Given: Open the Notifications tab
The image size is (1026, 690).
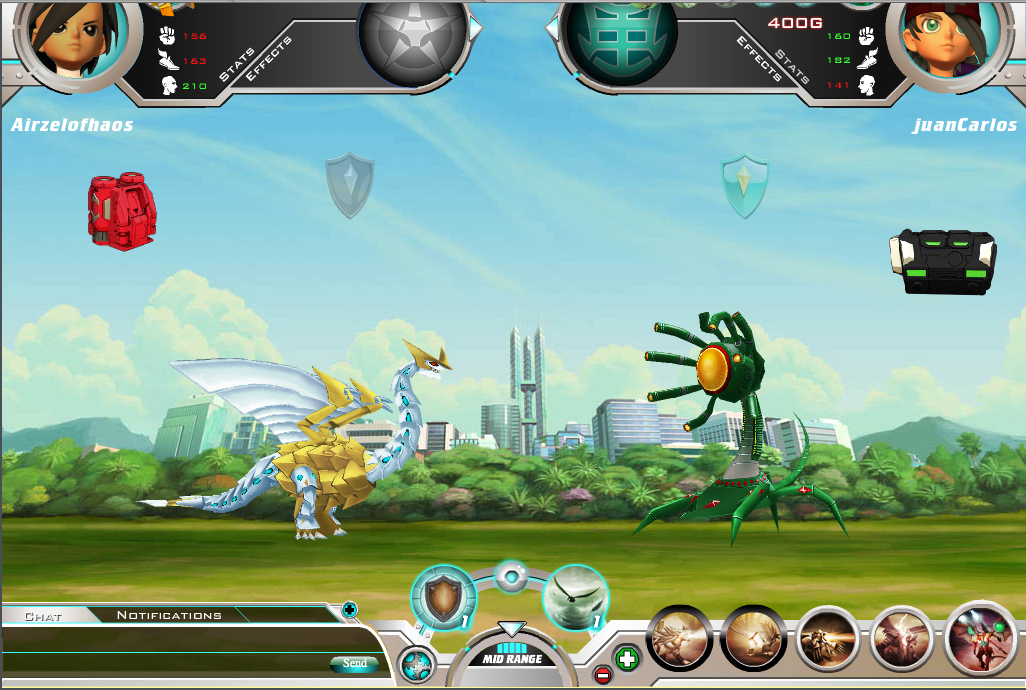Looking at the screenshot, I should click(169, 615).
